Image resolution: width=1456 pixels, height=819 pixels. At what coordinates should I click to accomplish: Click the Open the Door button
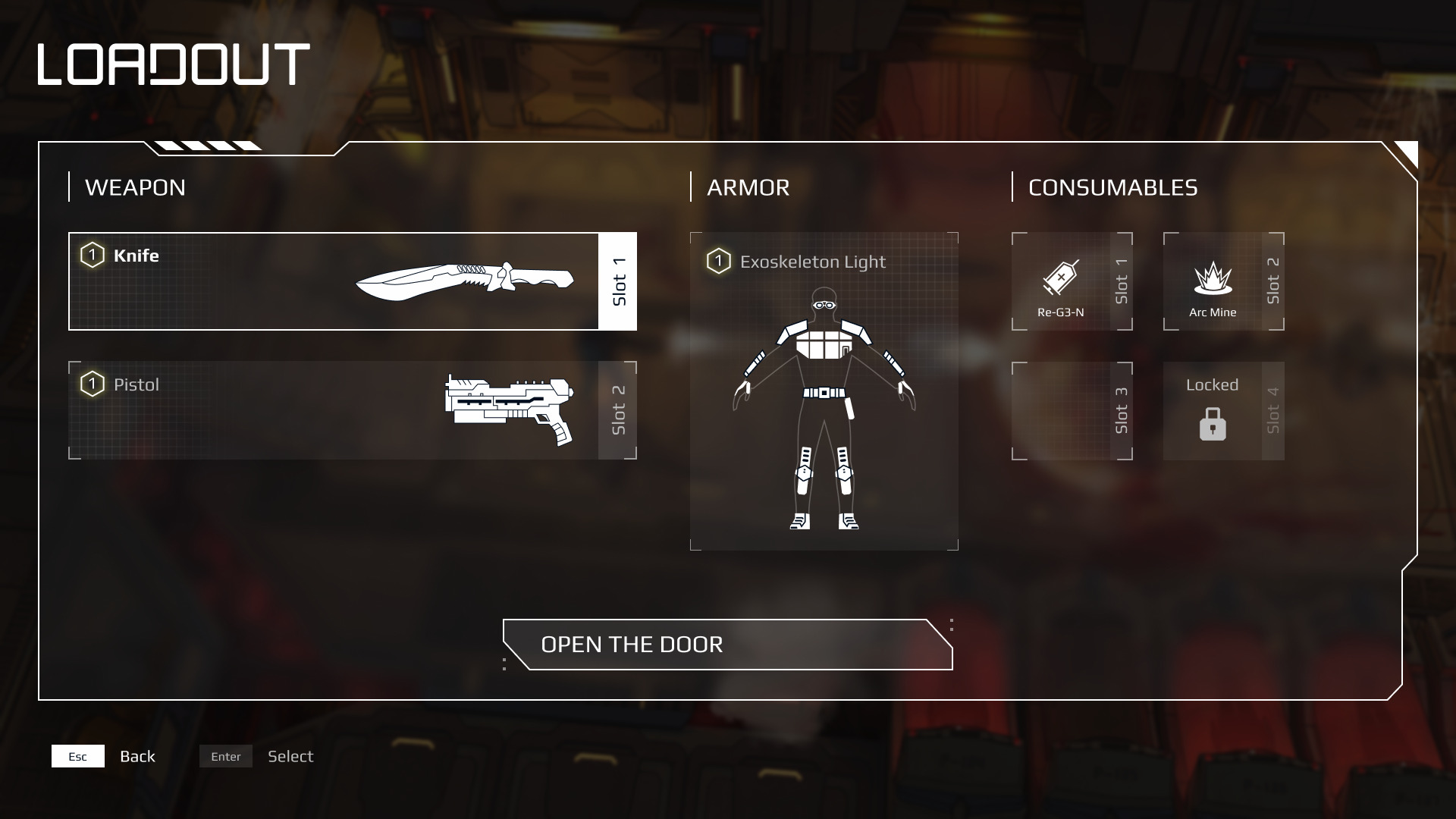pyautogui.click(x=727, y=645)
